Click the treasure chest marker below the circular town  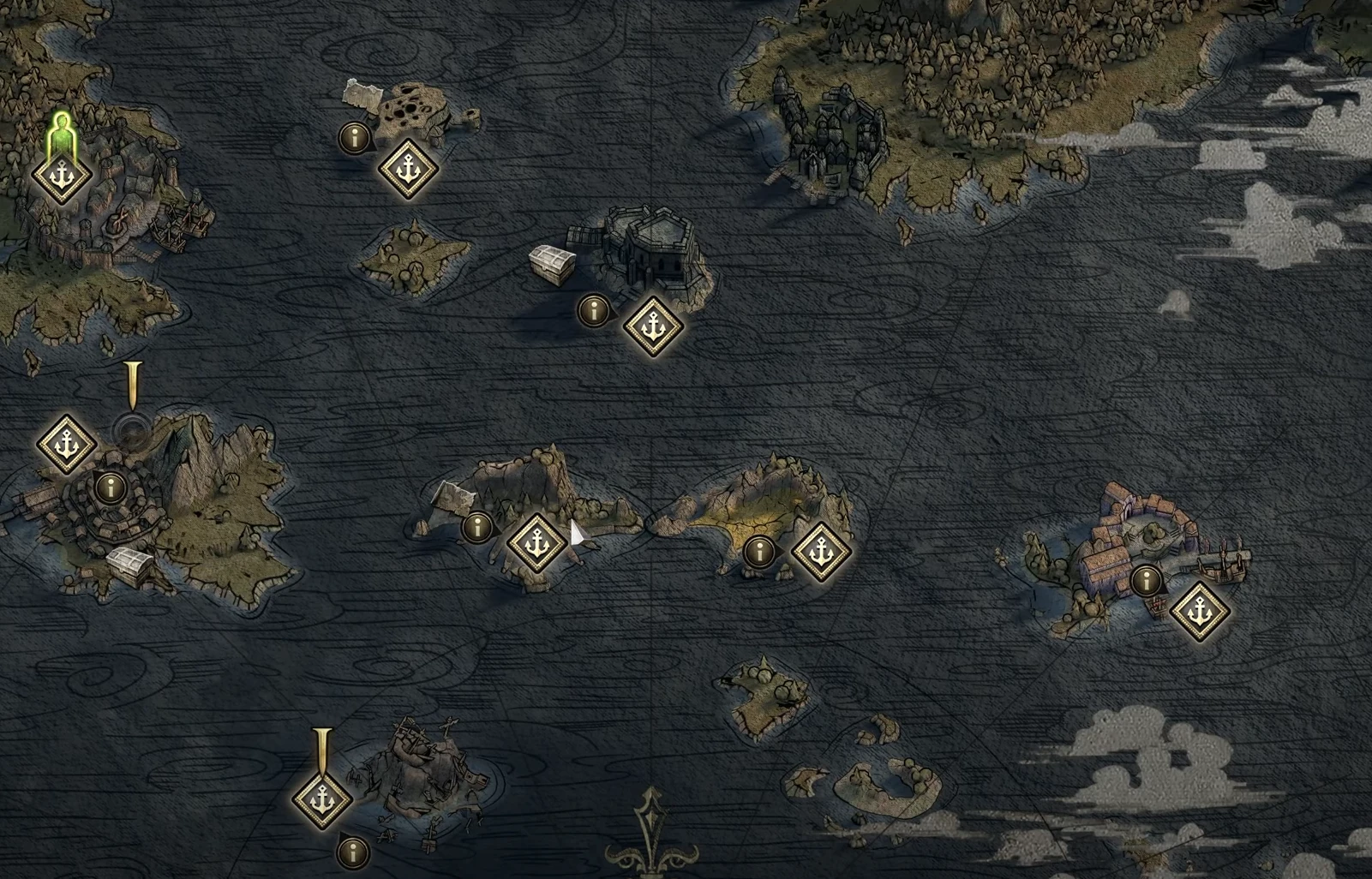[131, 565]
